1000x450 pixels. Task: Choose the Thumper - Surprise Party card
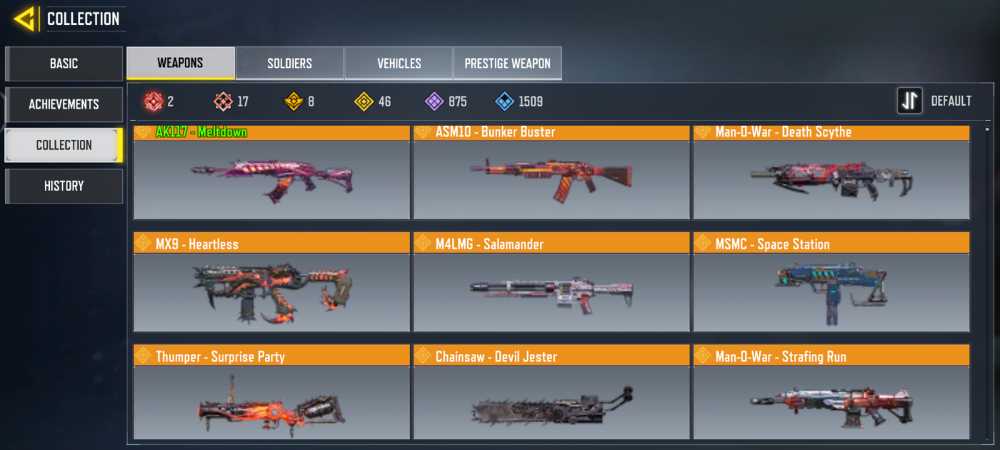[x=271, y=392]
